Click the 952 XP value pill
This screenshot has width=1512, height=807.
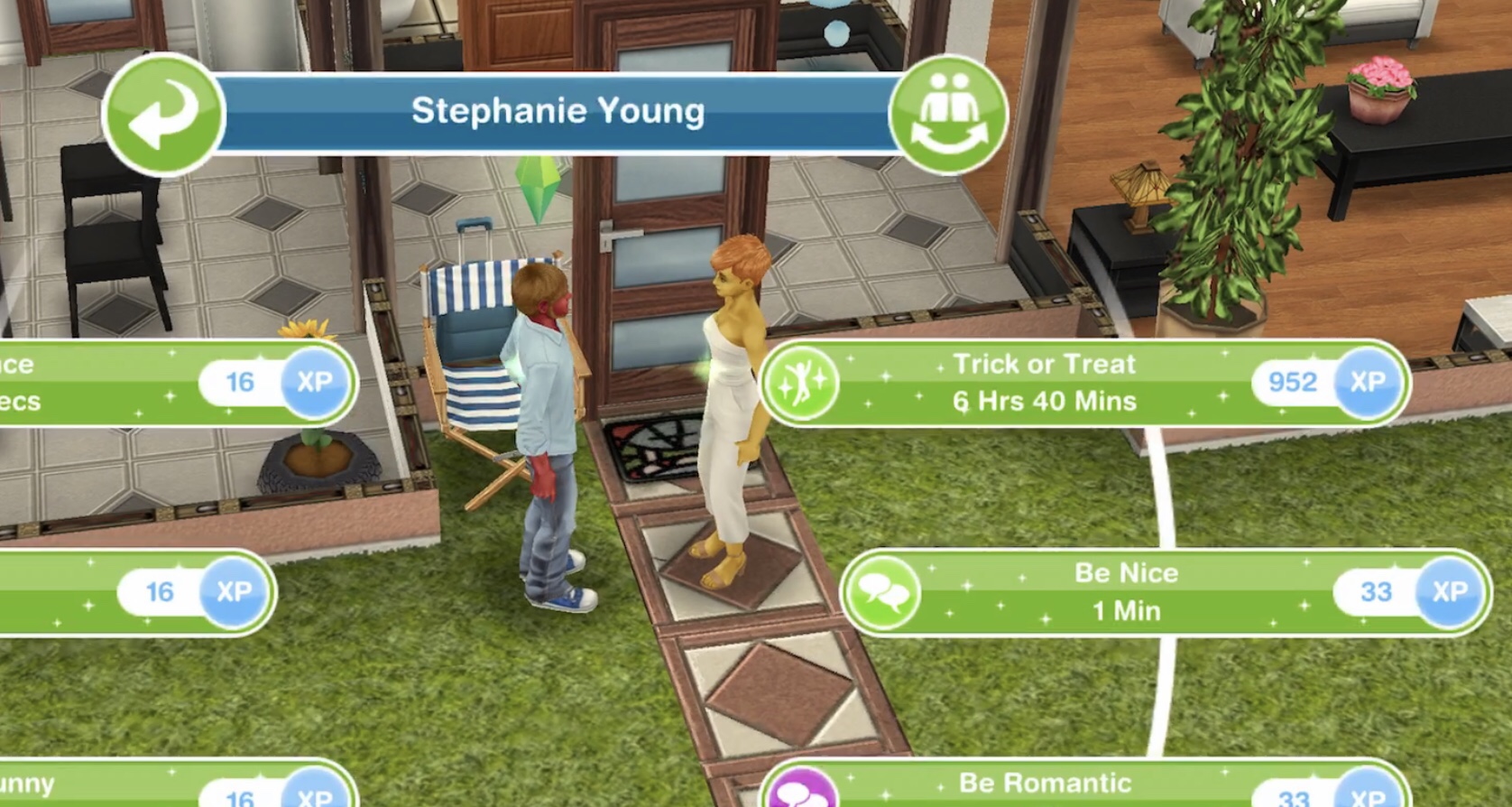click(1290, 382)
